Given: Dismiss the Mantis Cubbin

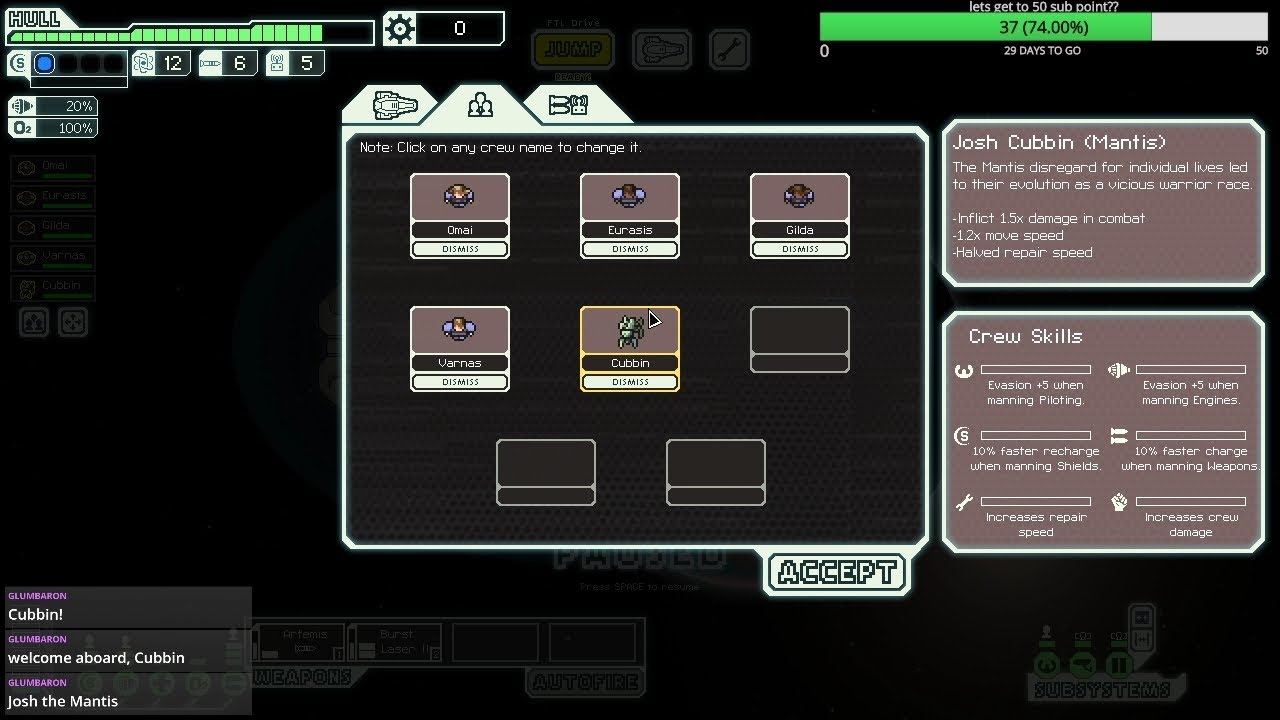Looking at the screenshot, I should click(630, 382).
